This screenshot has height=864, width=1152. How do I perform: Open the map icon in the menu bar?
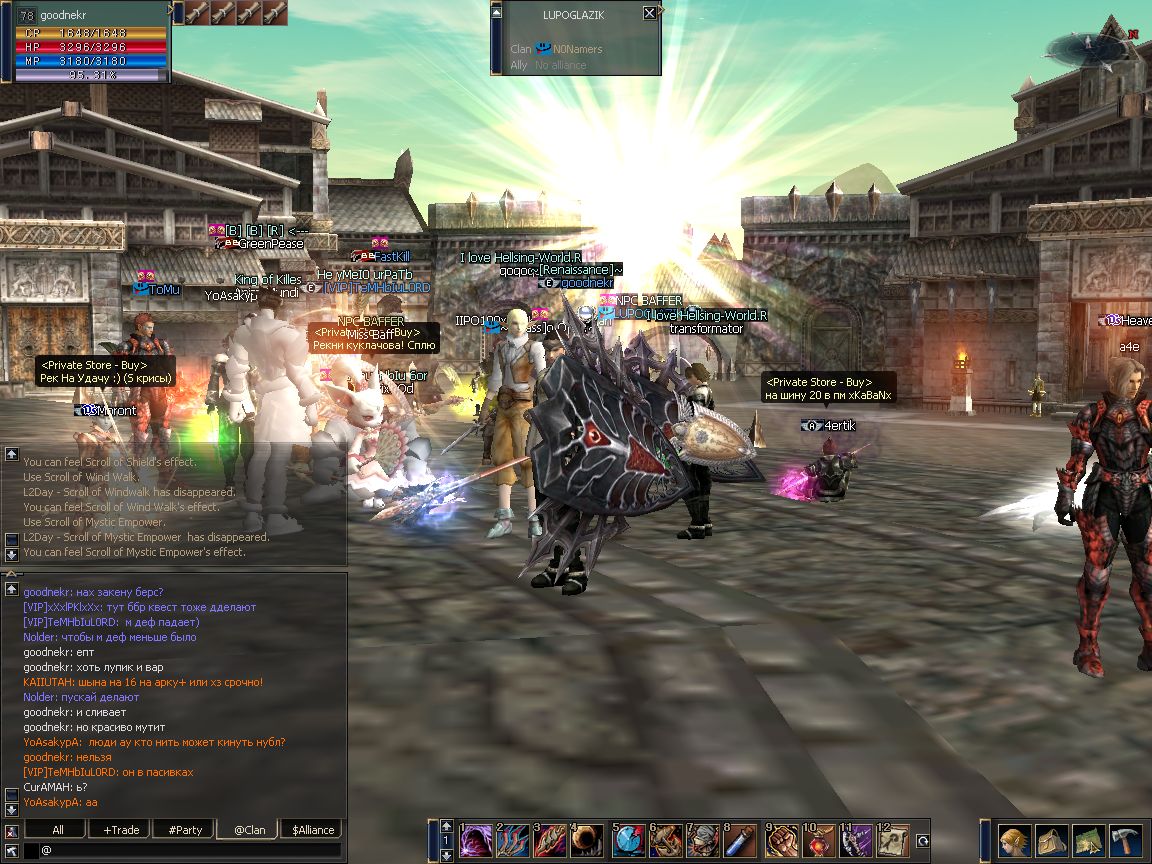pyautogui.click(x=1088, y=841)
